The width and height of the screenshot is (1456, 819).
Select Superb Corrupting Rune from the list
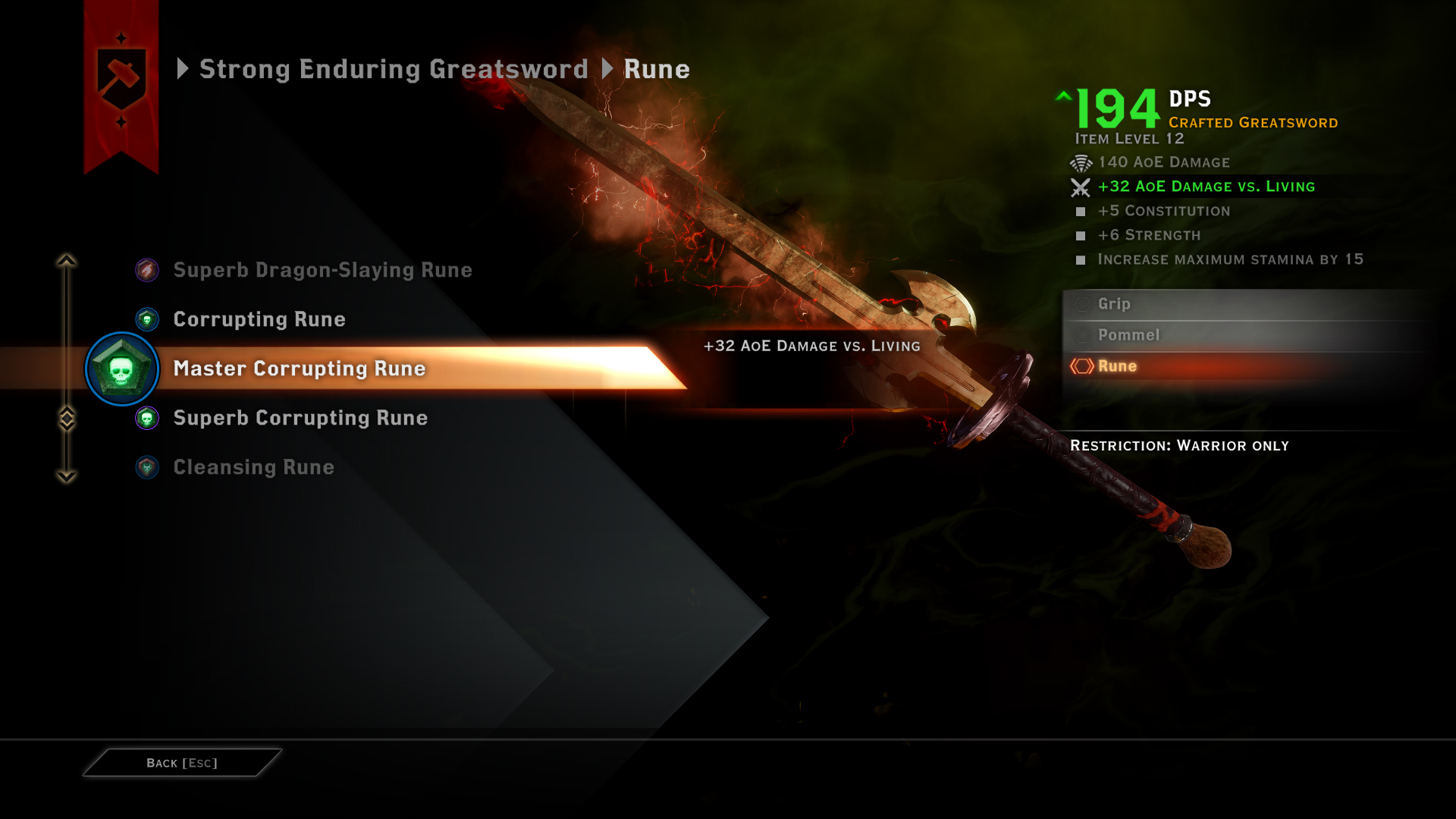[300, 418]
